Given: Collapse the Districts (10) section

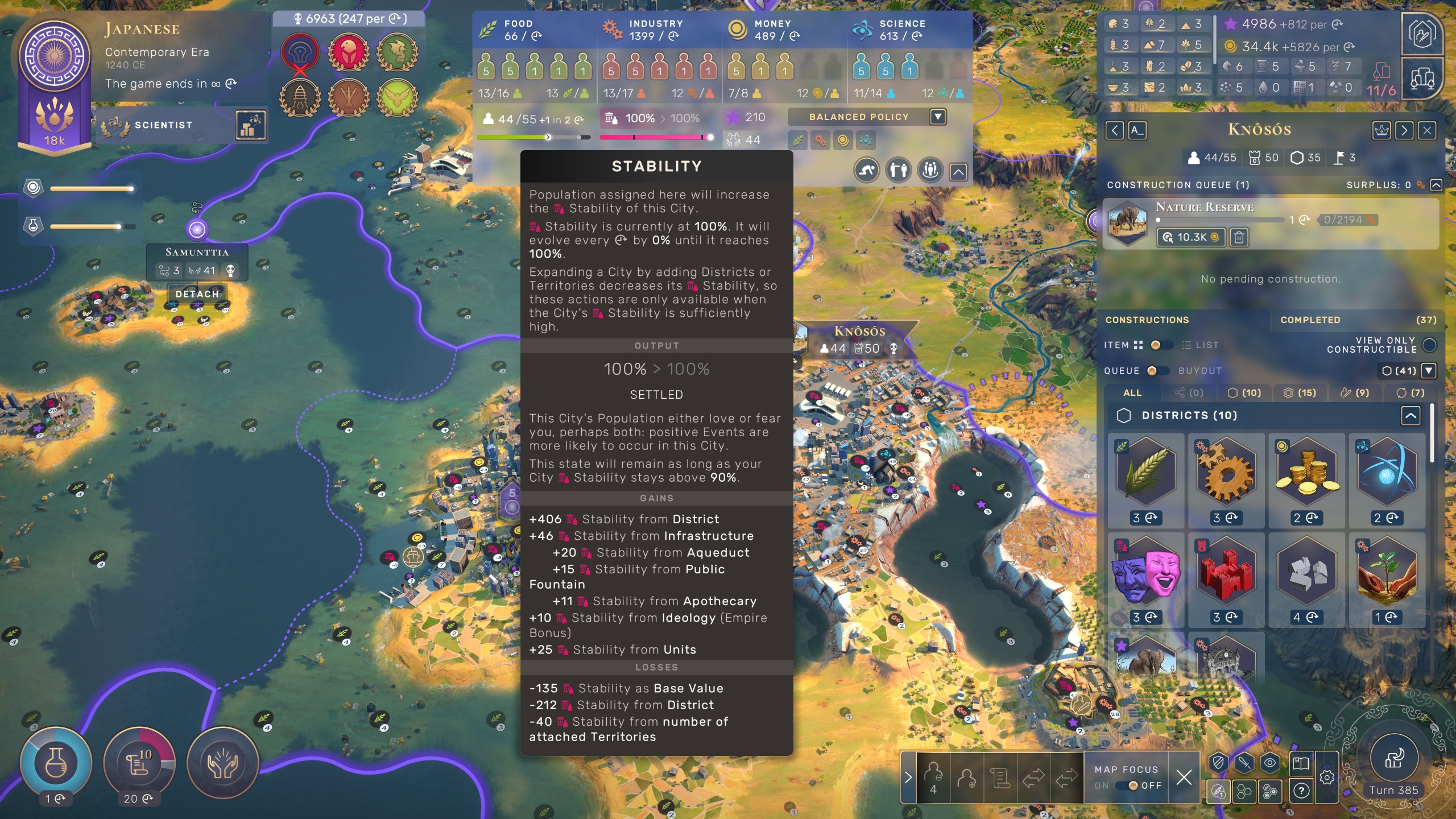Looking at the screenshot, I should click(1410, 416).
